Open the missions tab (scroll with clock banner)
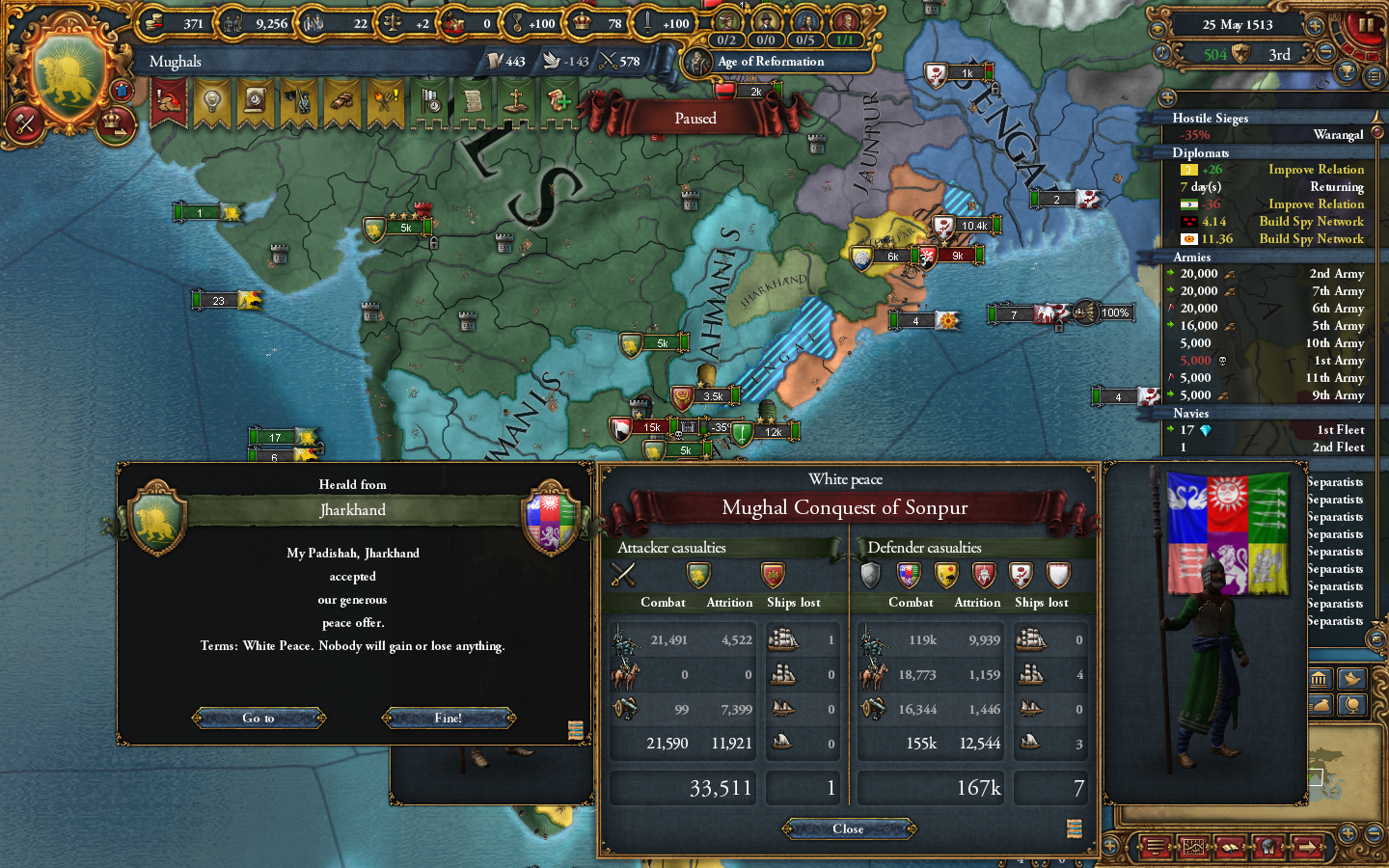Image resolution: width=1389 pixels, height=868 pixels. pos(255,101)
